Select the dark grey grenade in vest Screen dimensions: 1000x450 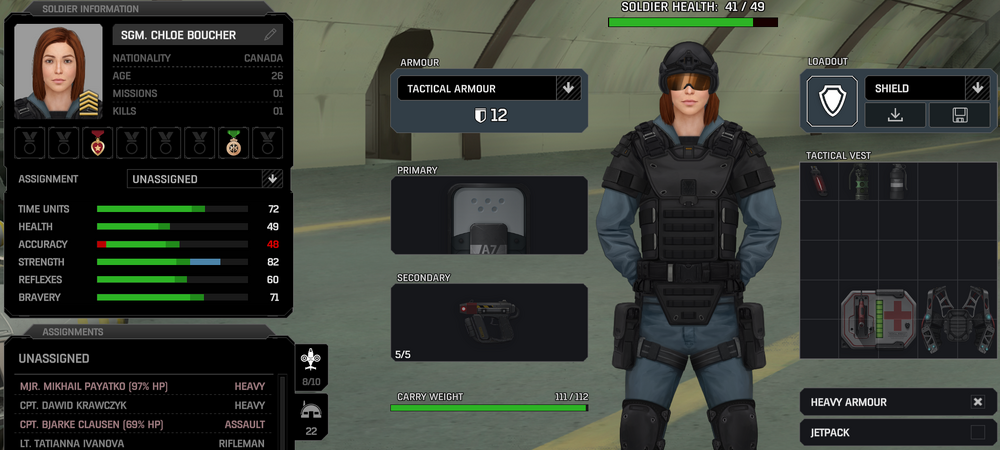point(898,182)
